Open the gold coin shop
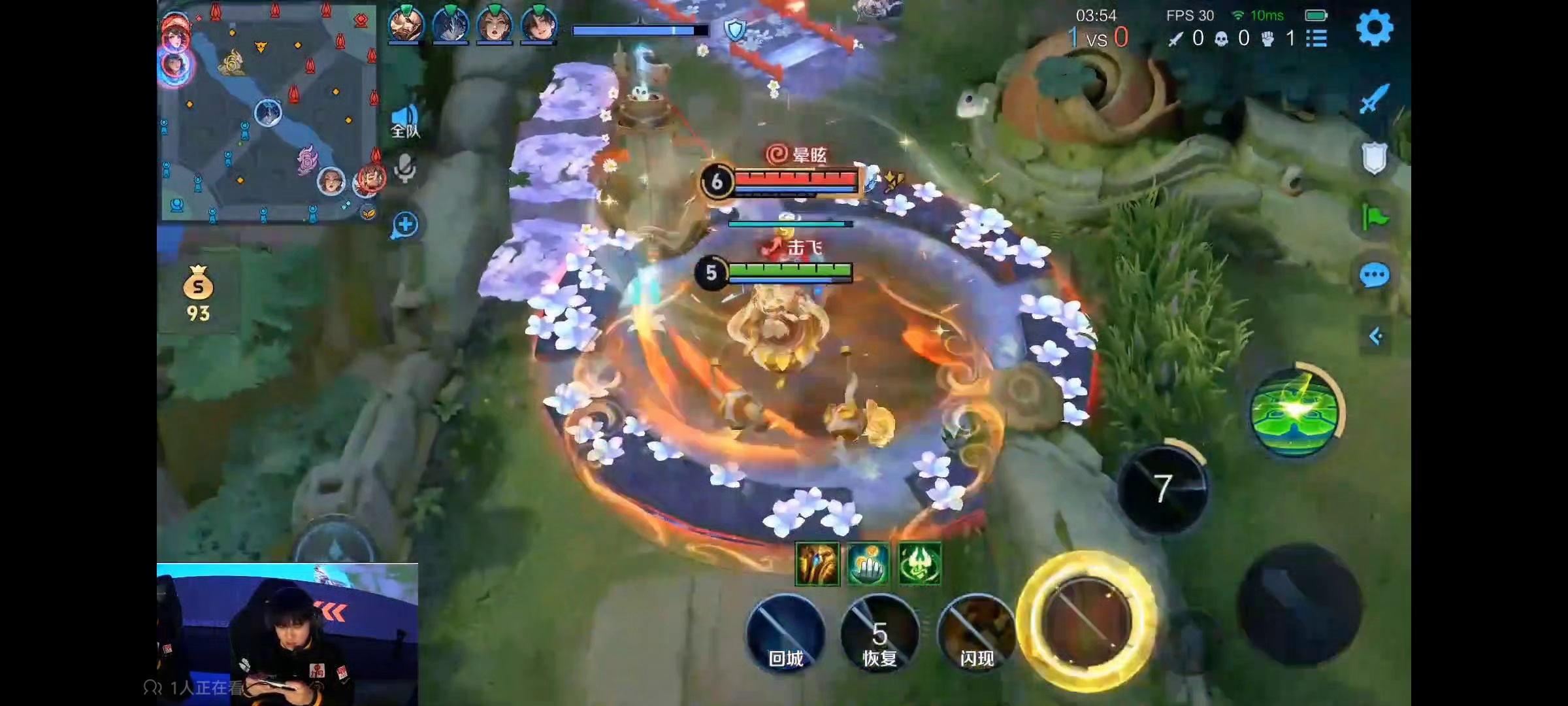 point(198,294)
